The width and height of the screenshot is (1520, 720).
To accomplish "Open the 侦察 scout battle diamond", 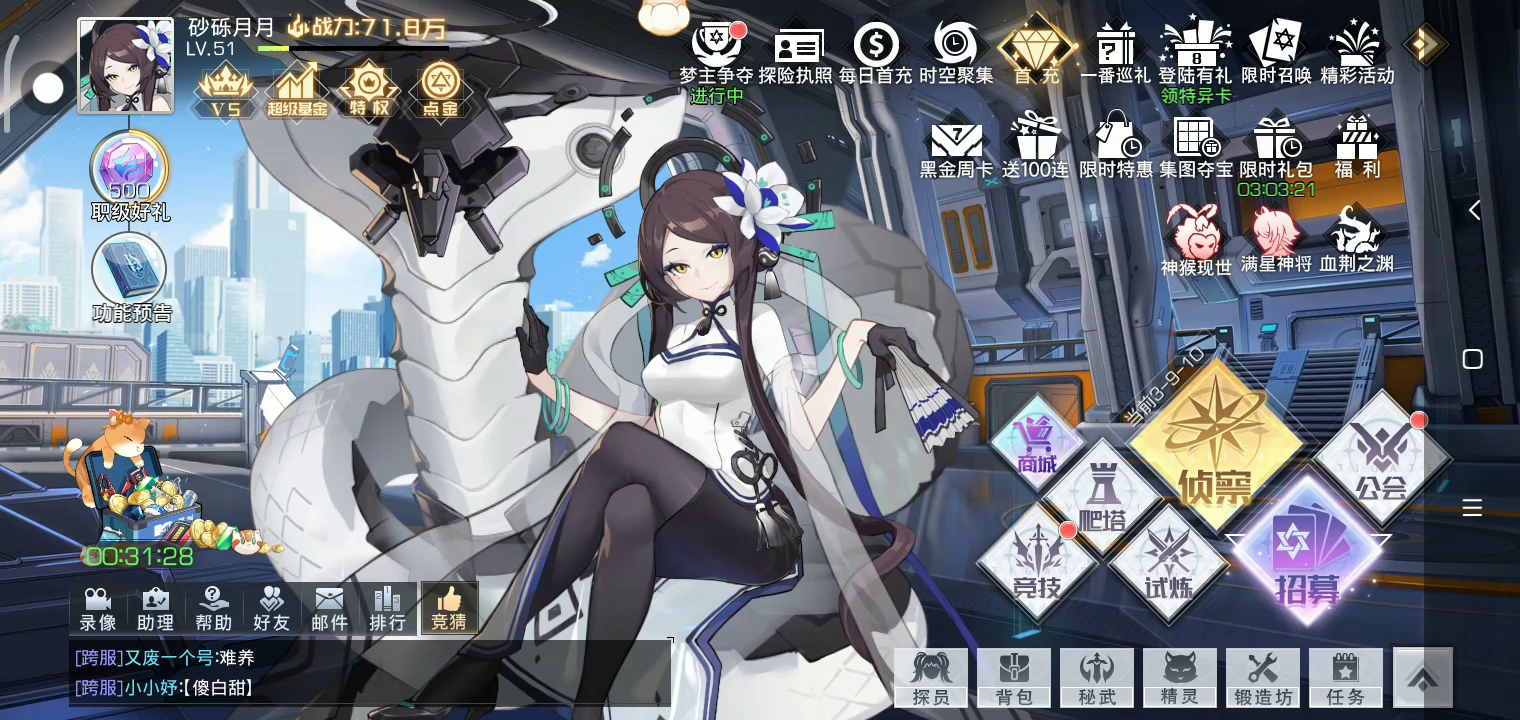I will pyautogui.click(x=1215, y=446).
